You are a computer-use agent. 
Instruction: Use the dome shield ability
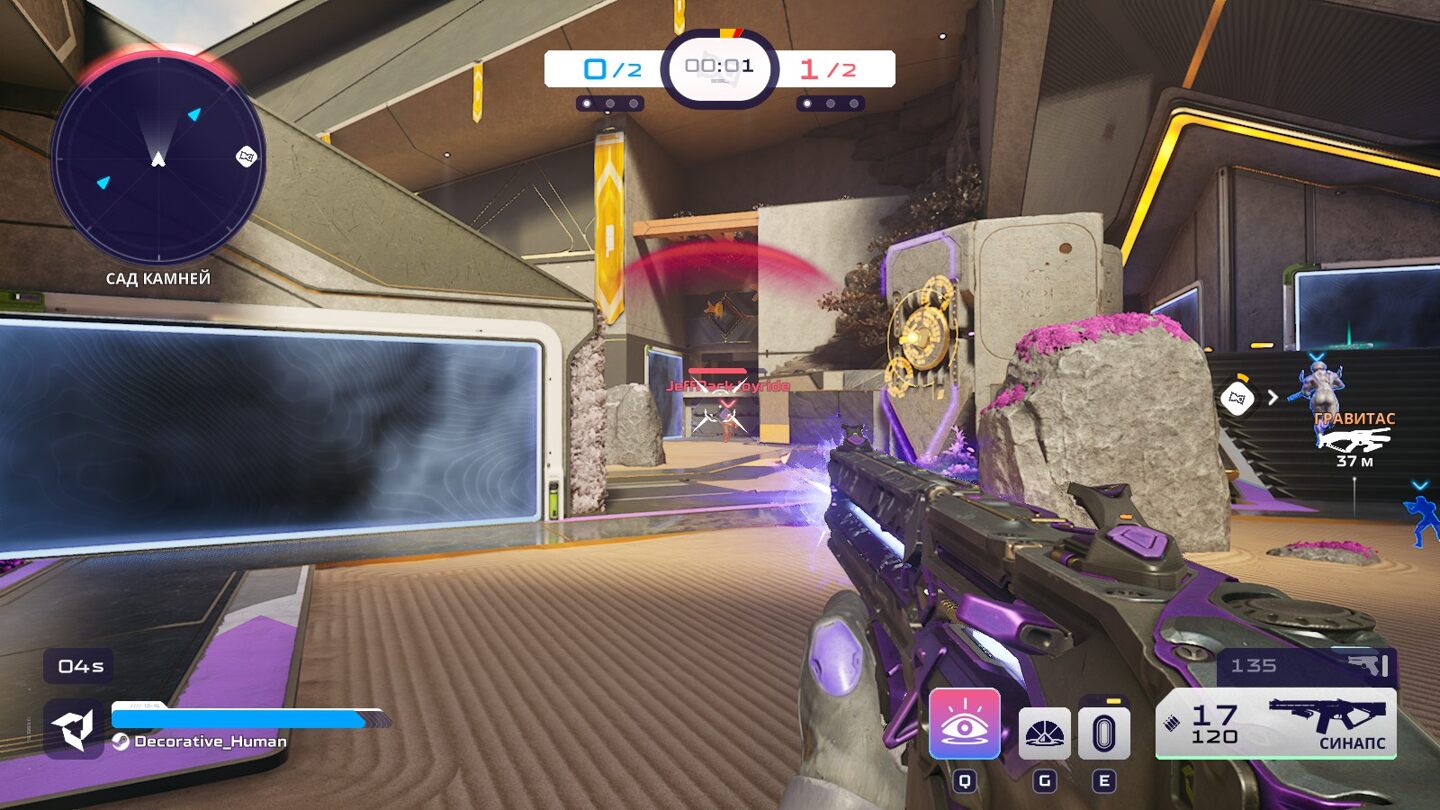[x=1044, y=734]
